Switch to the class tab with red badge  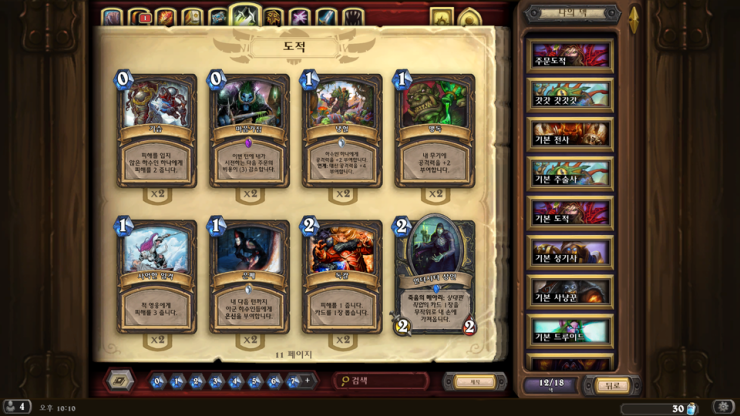pos(139,17)
